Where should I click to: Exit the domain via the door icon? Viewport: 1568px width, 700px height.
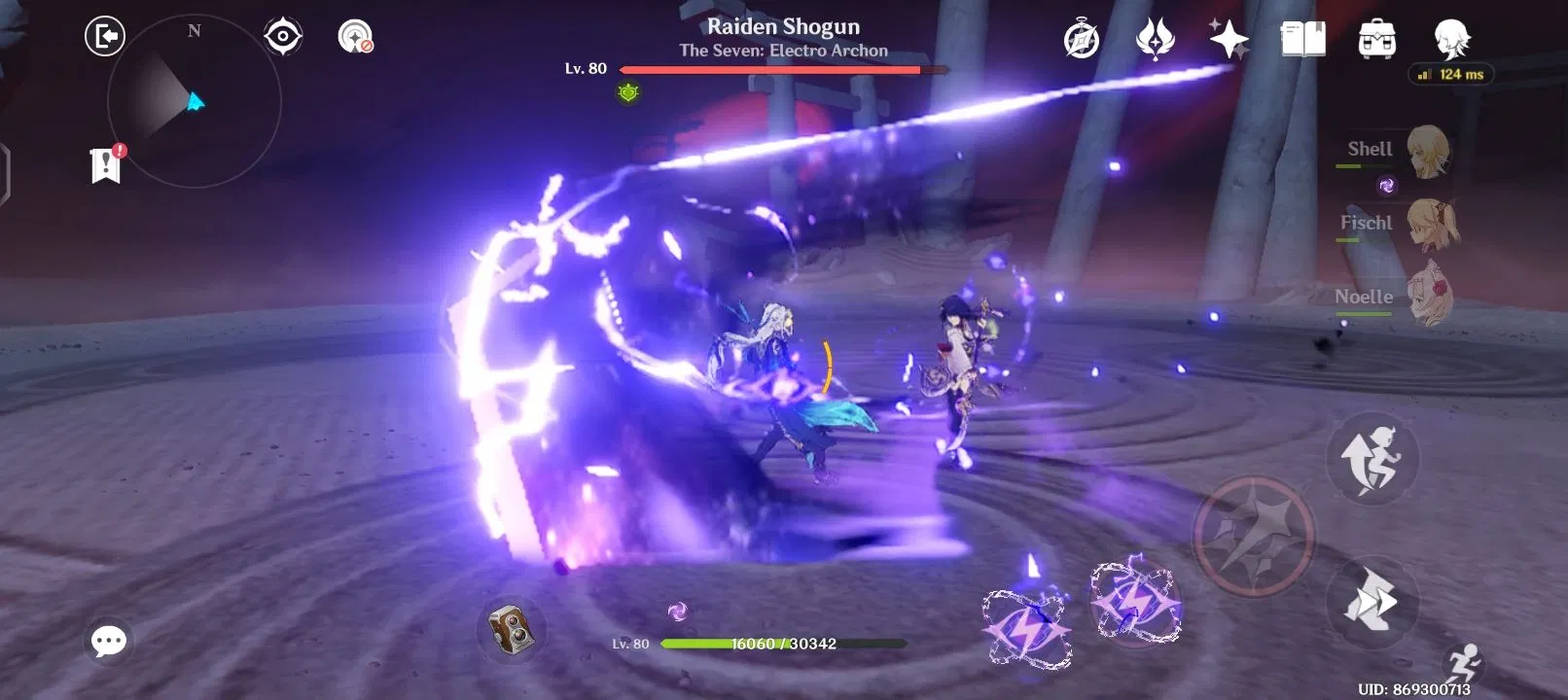(x=105, y=35)
